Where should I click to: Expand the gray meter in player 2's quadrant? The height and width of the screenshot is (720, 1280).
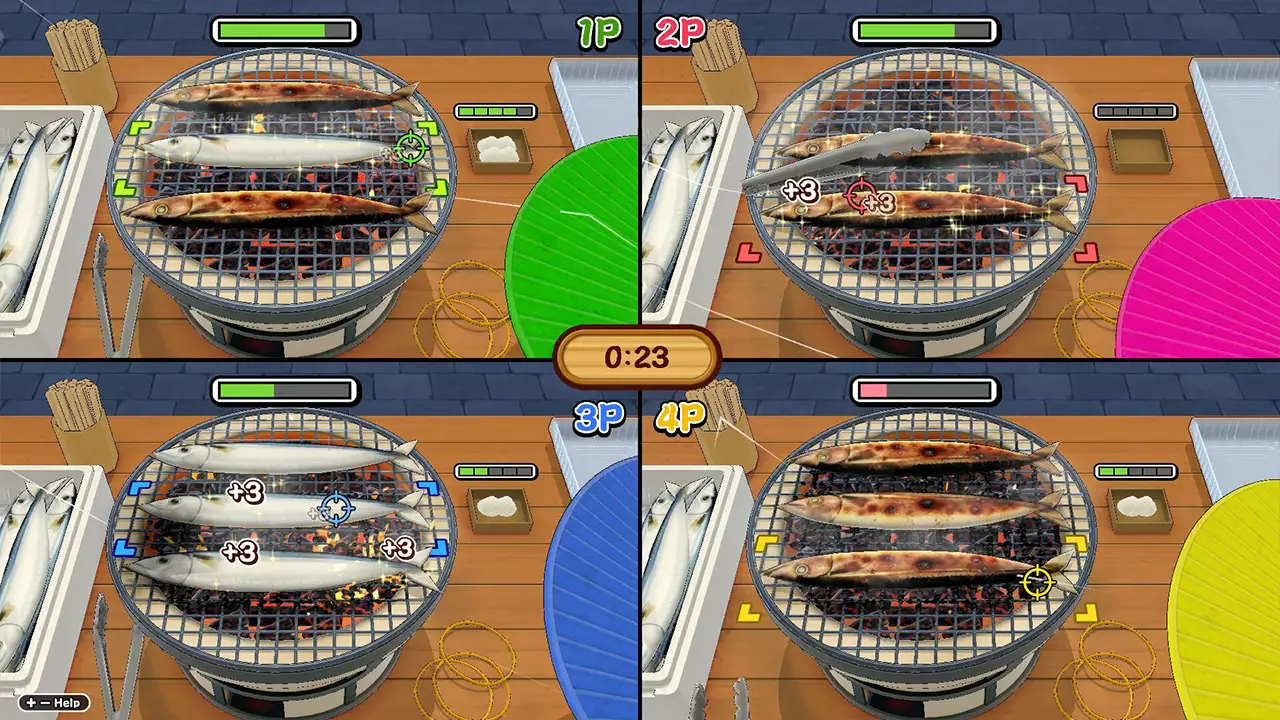coord(1135,111)
